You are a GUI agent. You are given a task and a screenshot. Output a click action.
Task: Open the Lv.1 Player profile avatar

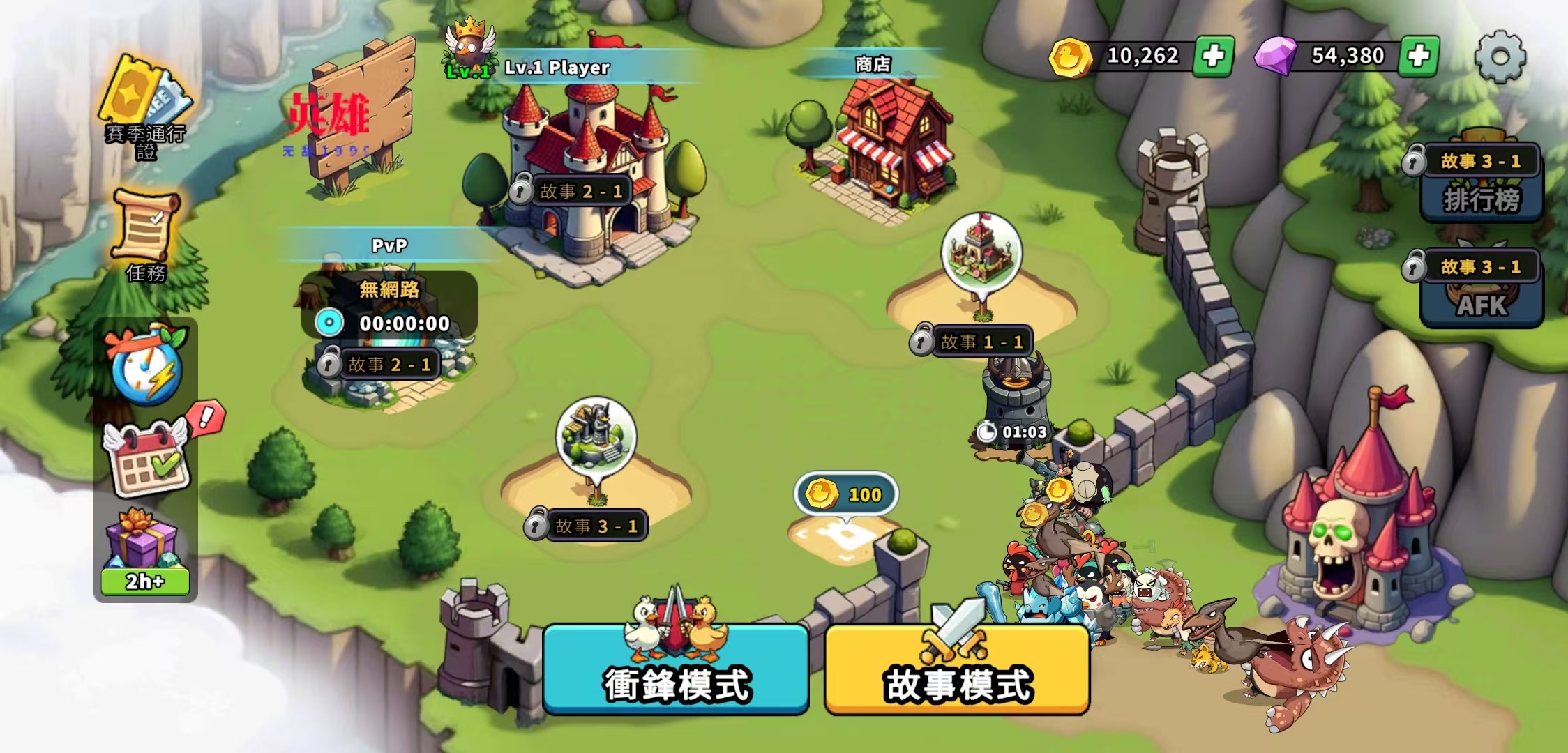(x=469, y=49)
